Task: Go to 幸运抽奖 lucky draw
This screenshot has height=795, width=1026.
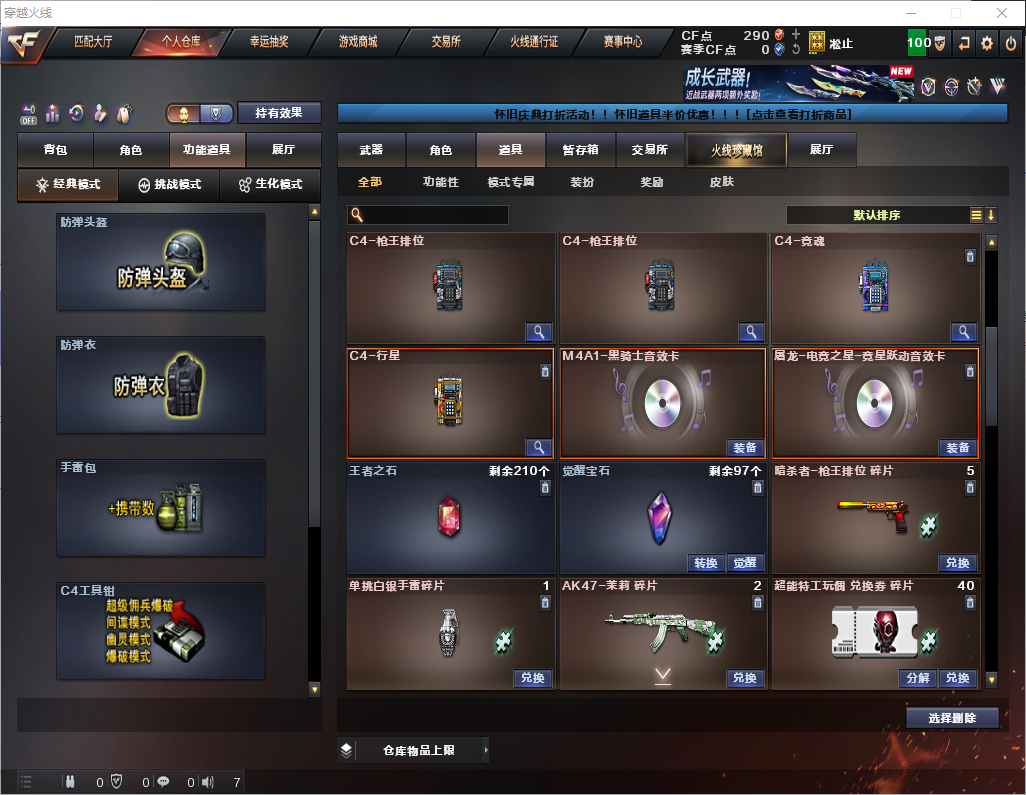Action: [x=268, y=42]
